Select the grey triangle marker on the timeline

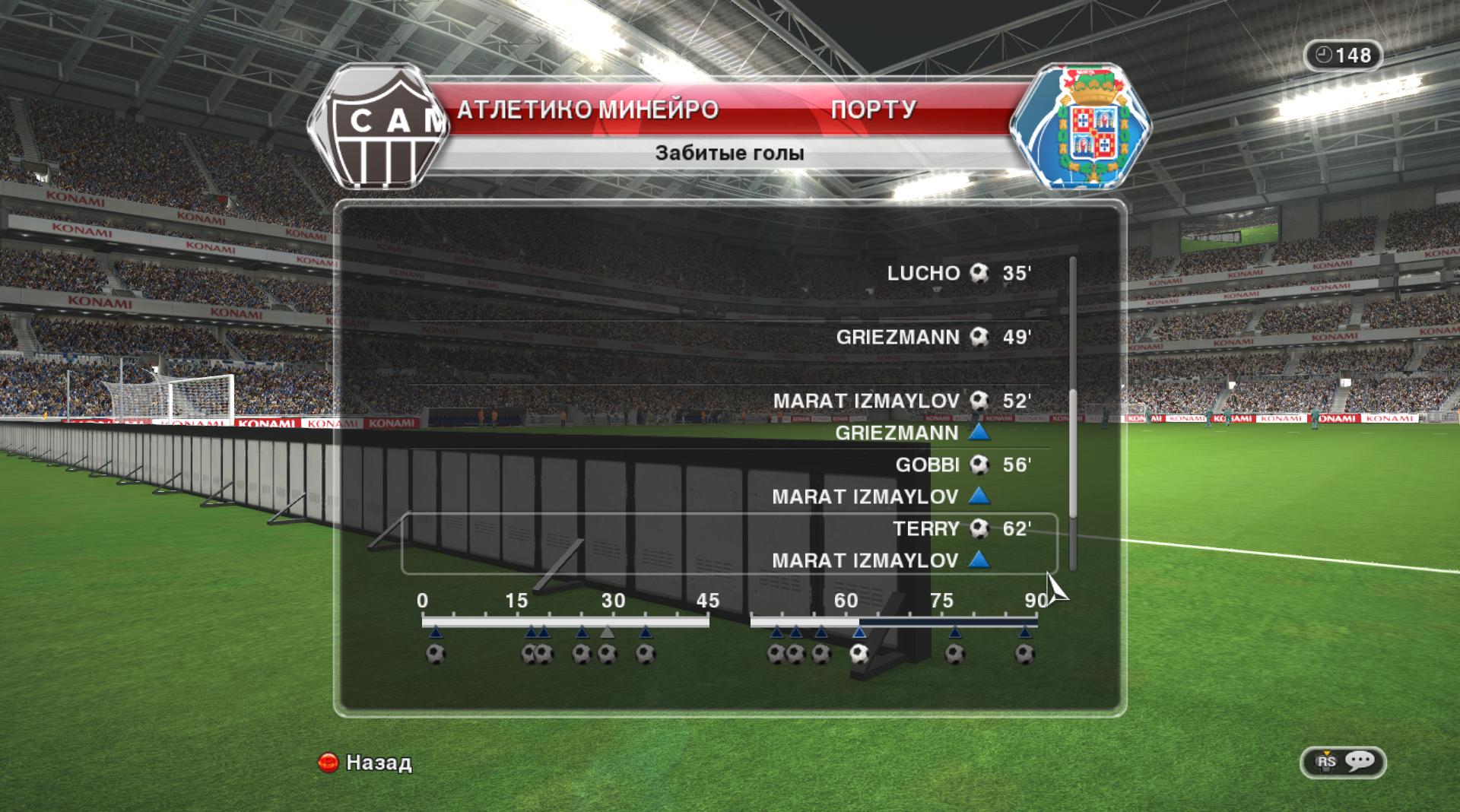point(607,633)
